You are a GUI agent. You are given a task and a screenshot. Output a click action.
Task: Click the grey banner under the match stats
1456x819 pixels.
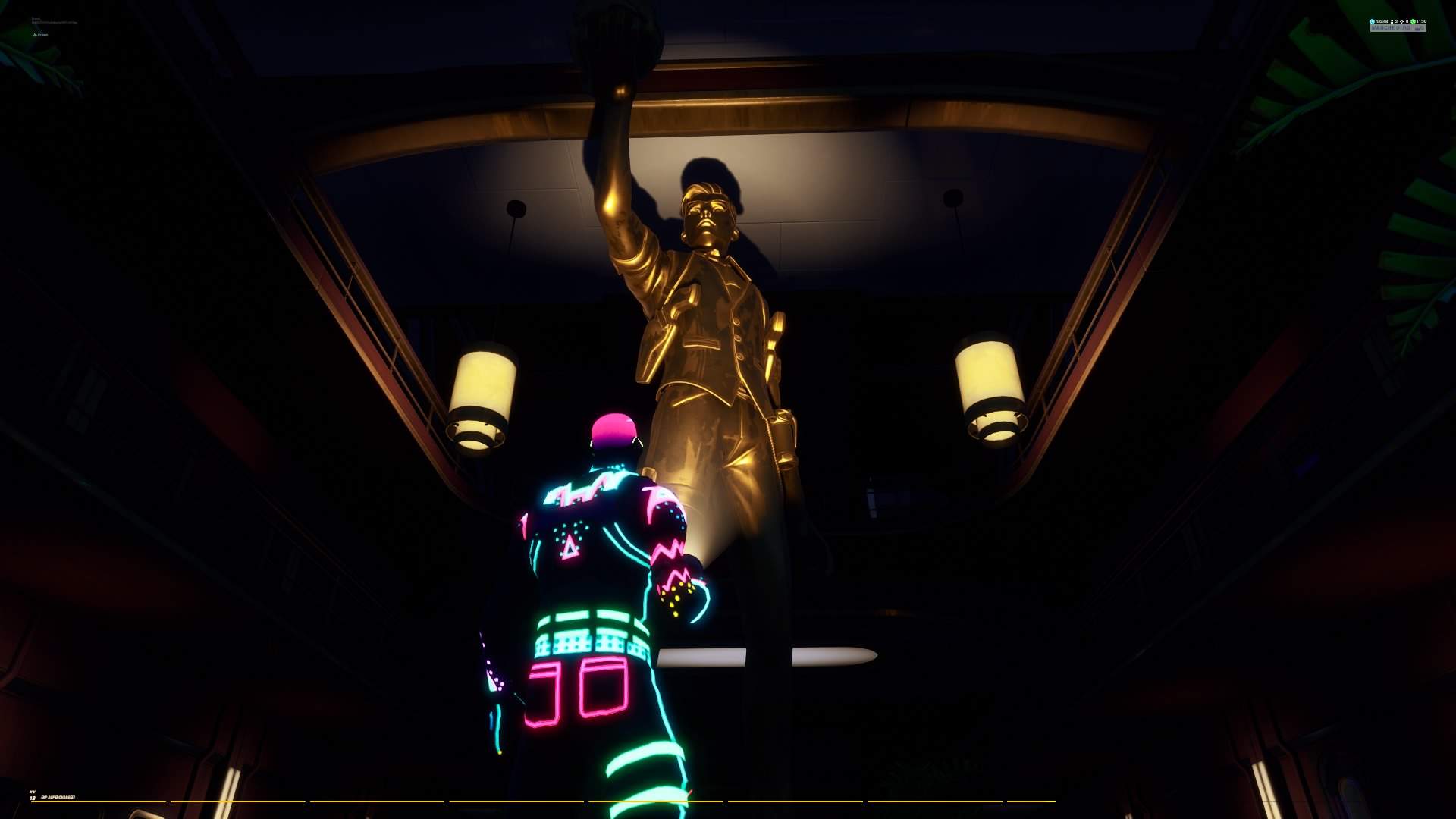coord(1398,28)
